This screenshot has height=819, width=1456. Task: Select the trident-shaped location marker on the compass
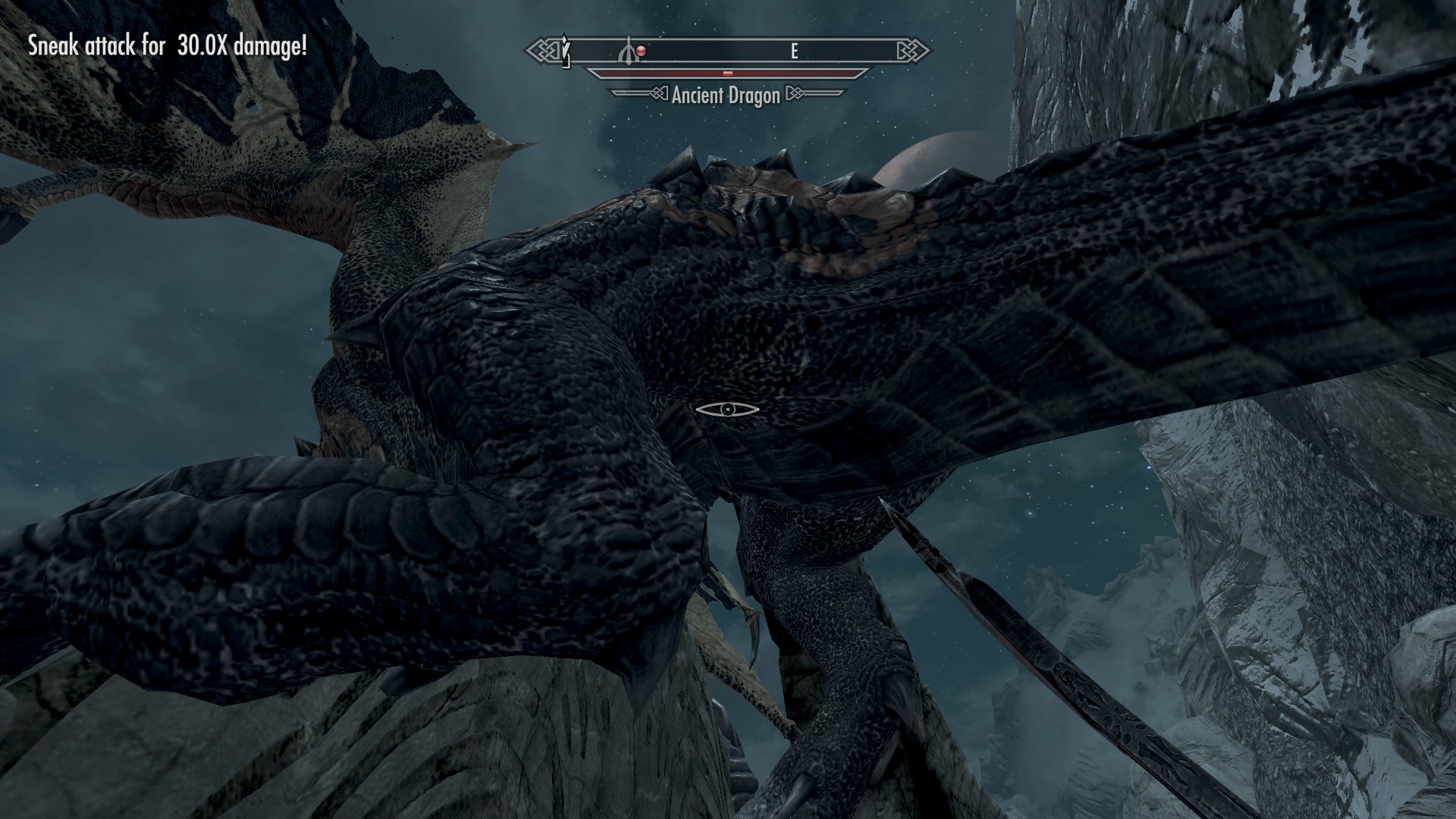tap(628, 51)
